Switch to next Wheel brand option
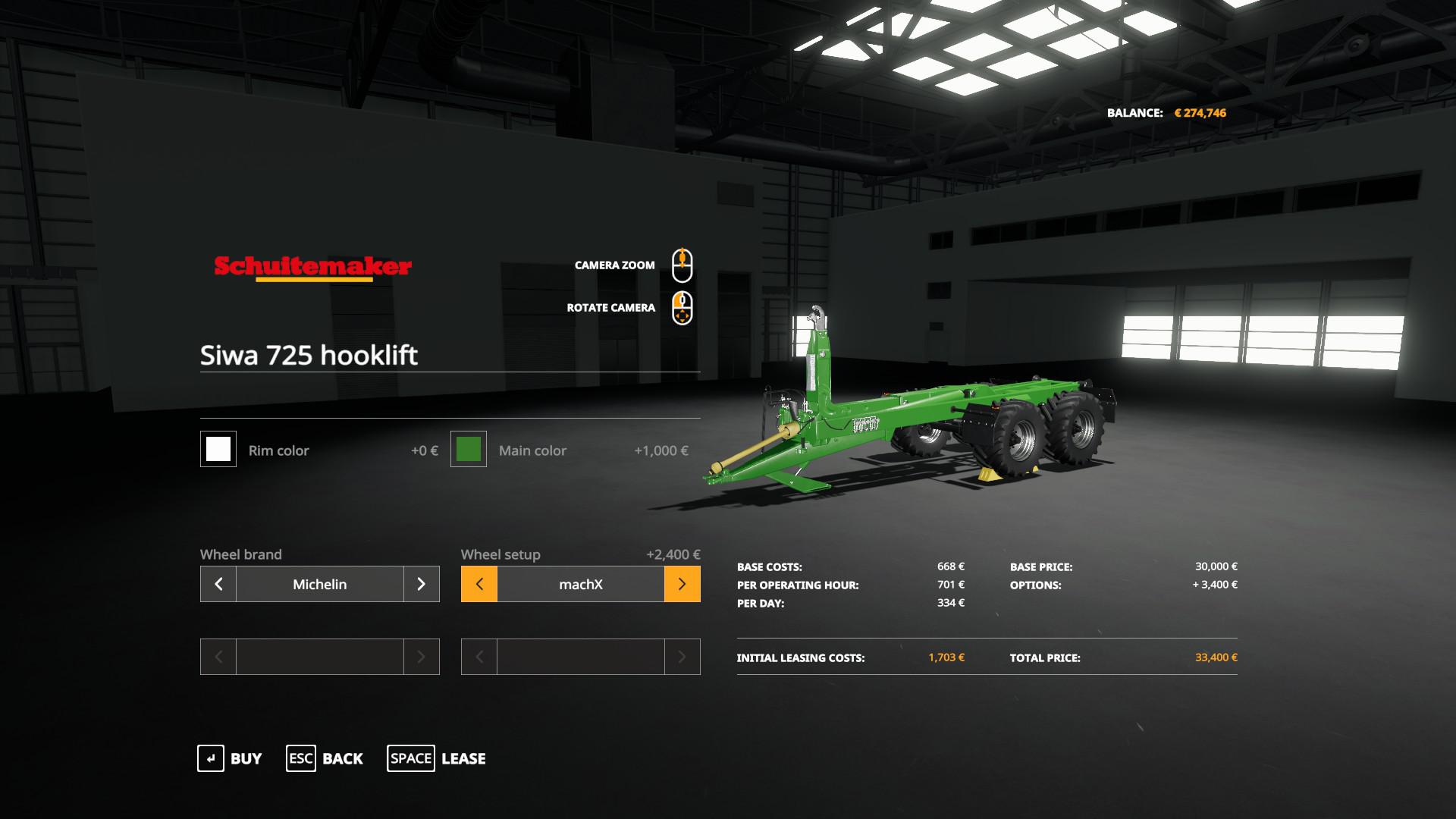 pyautogui.click(x=422, y=584)
